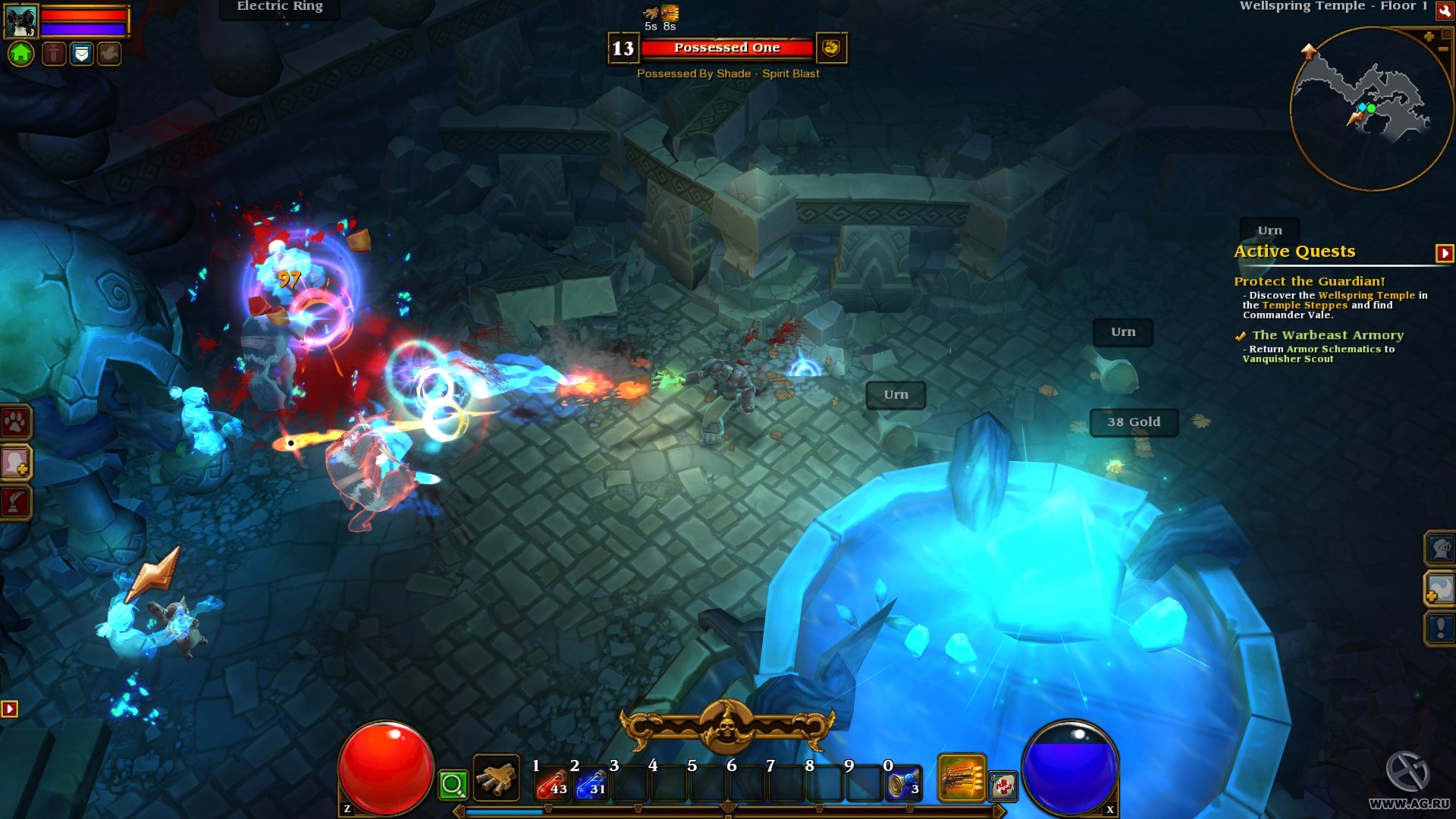The width and height of the screenshot is (1456, 819).
Task: Select the Protect the Guardian! quest
Action: tap(1309, 281)
